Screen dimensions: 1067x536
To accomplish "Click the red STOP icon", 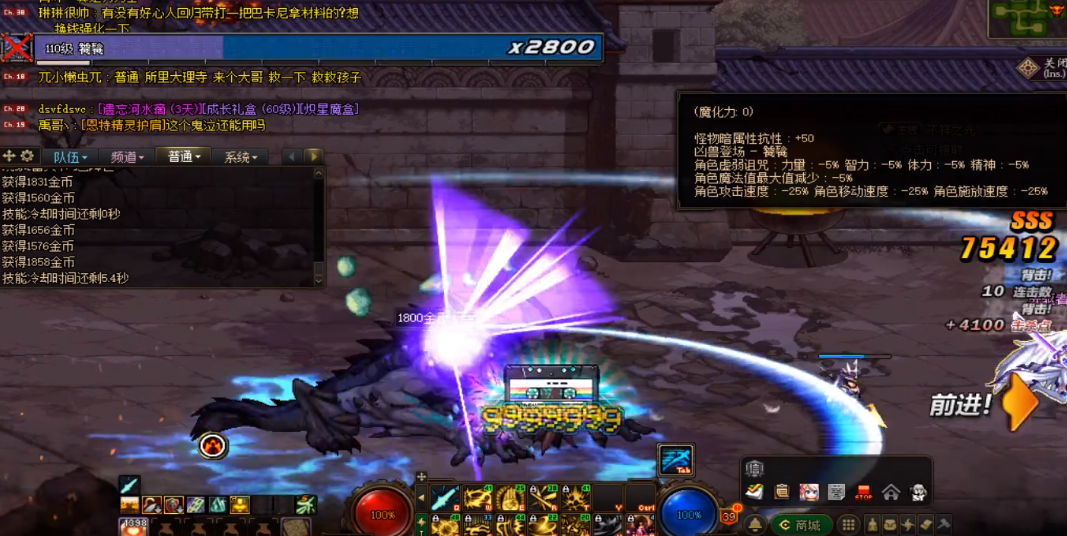I will 863,492.
